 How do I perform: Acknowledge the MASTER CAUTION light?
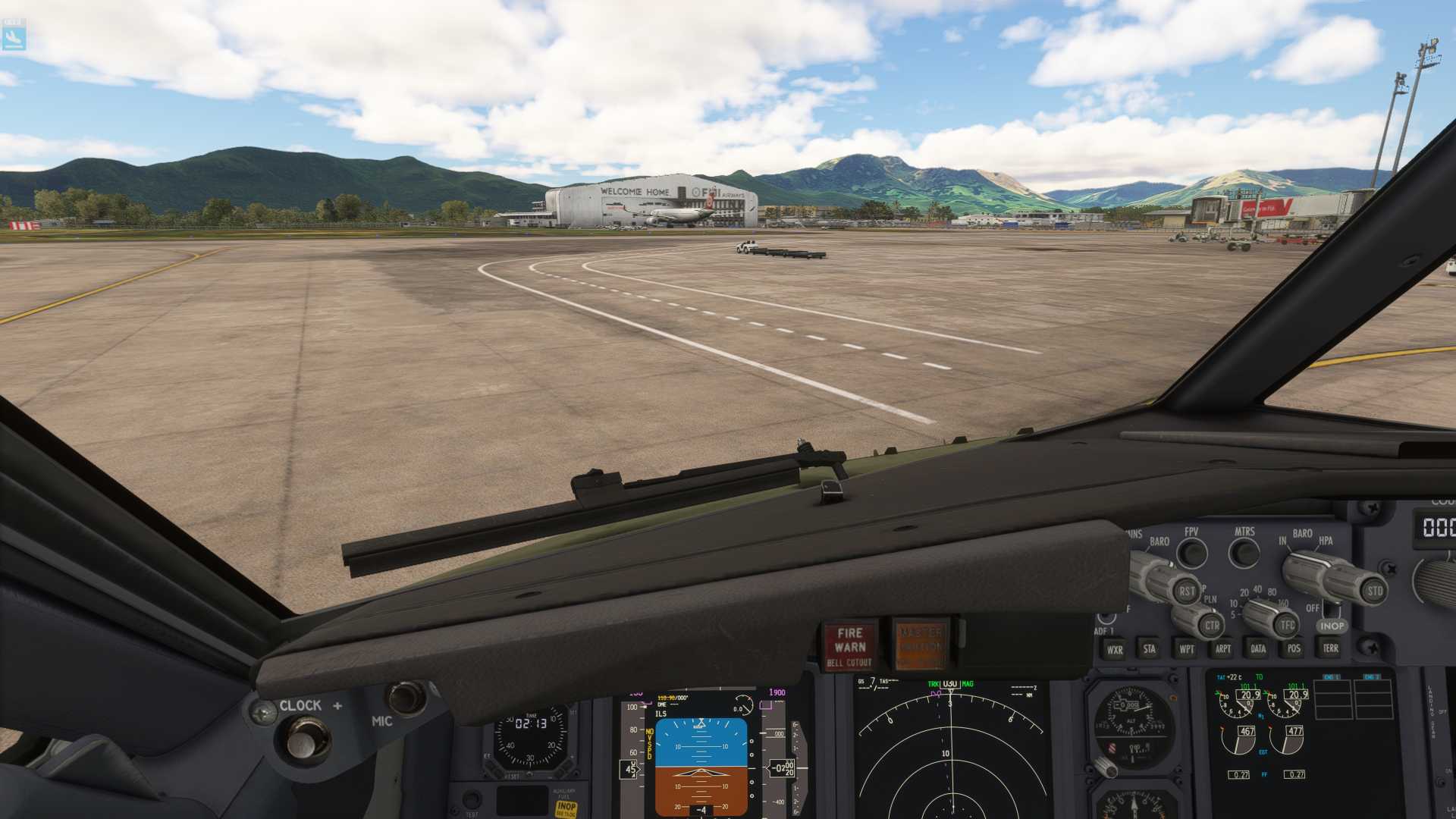[920, 645]
